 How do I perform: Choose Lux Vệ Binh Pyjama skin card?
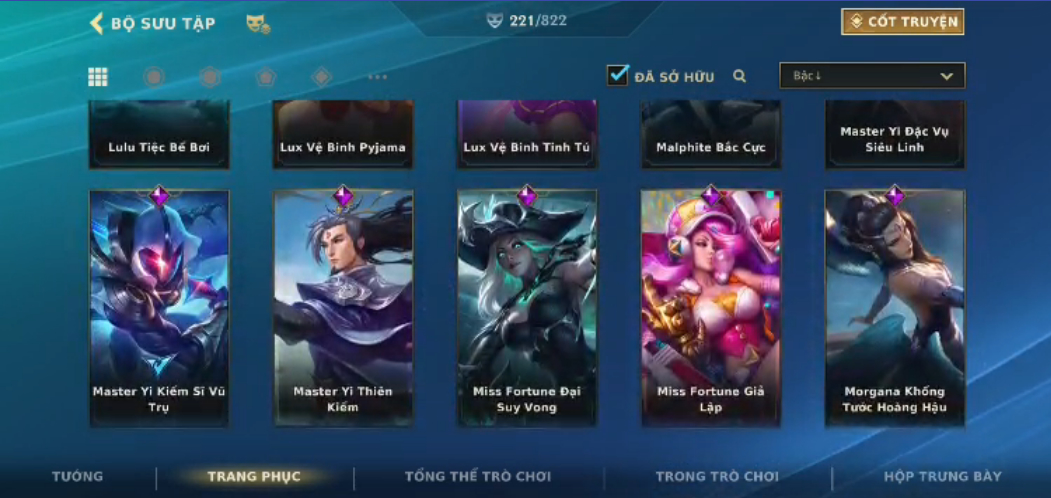pos(343,135)
